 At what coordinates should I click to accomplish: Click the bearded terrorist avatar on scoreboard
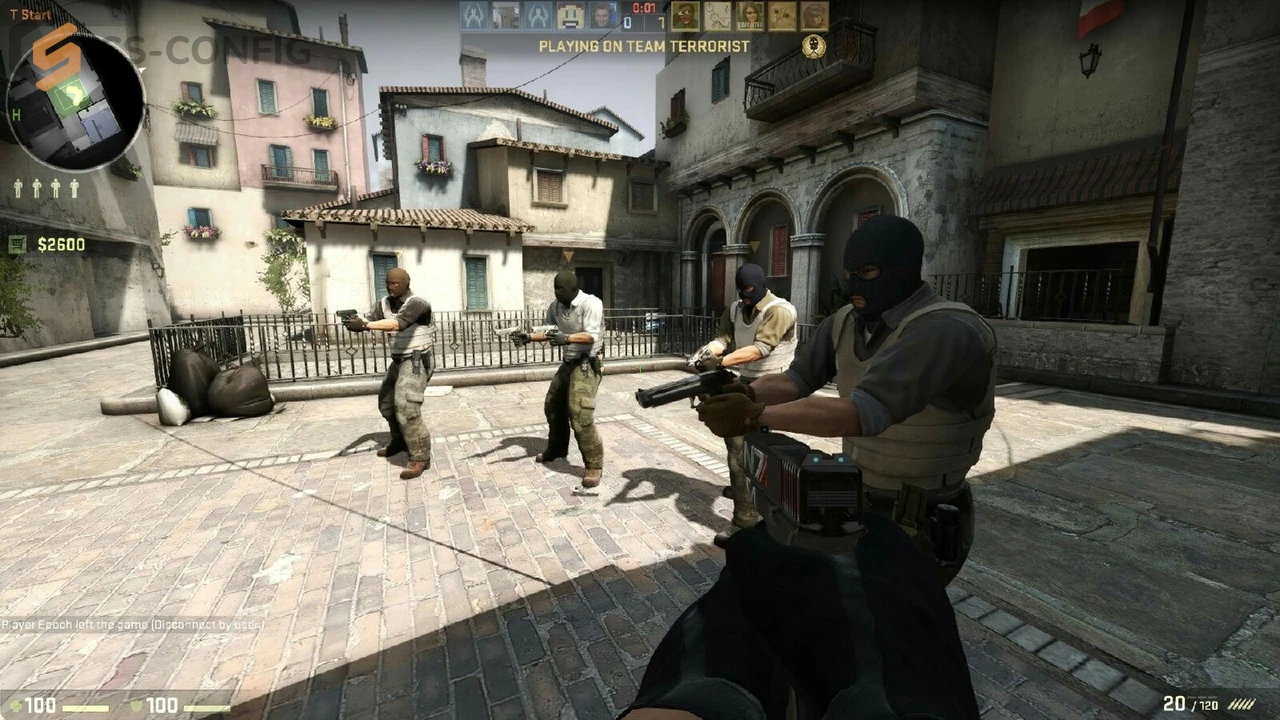(685, 16)
